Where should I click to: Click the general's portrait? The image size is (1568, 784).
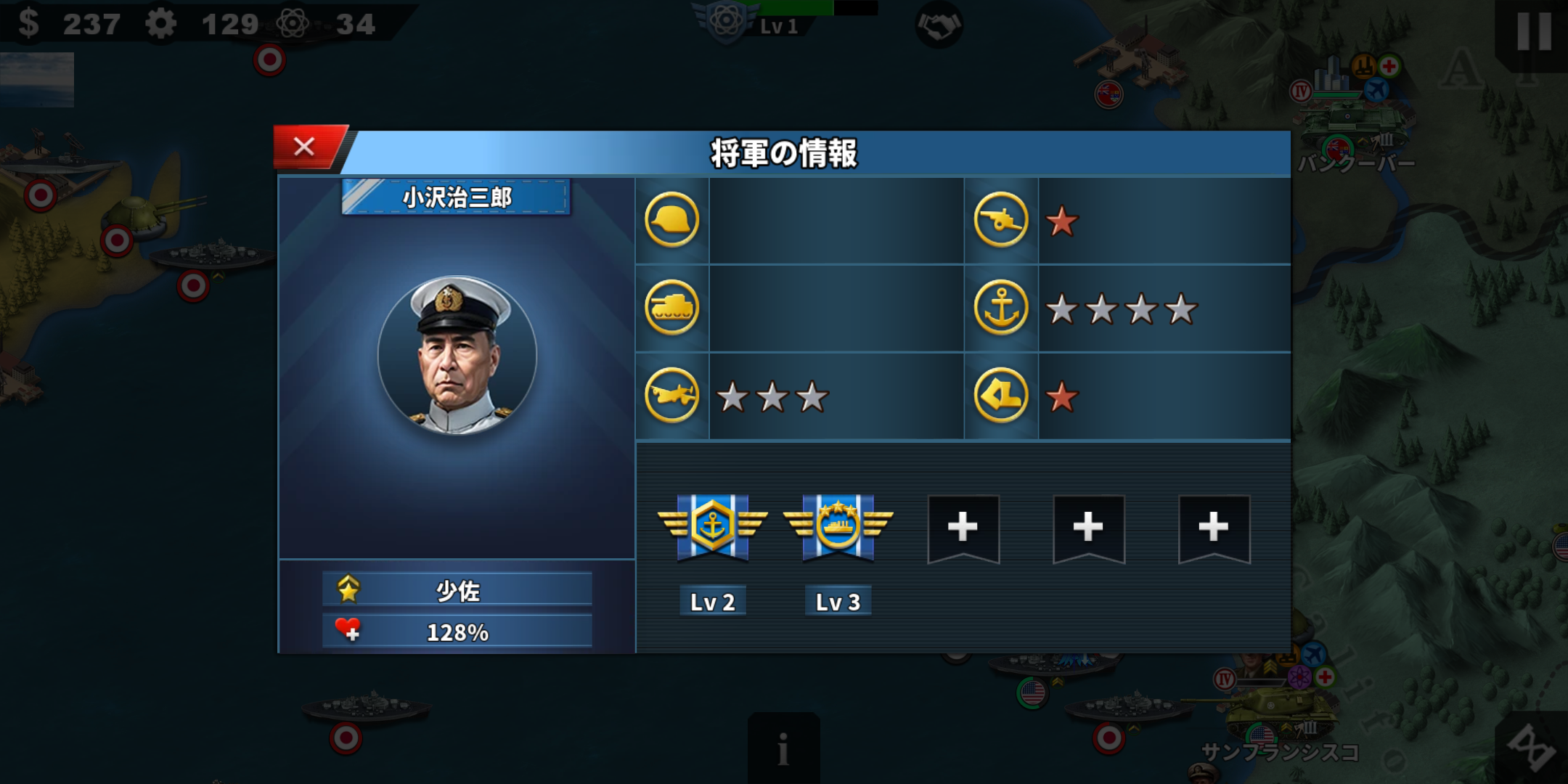coord(457,355)
